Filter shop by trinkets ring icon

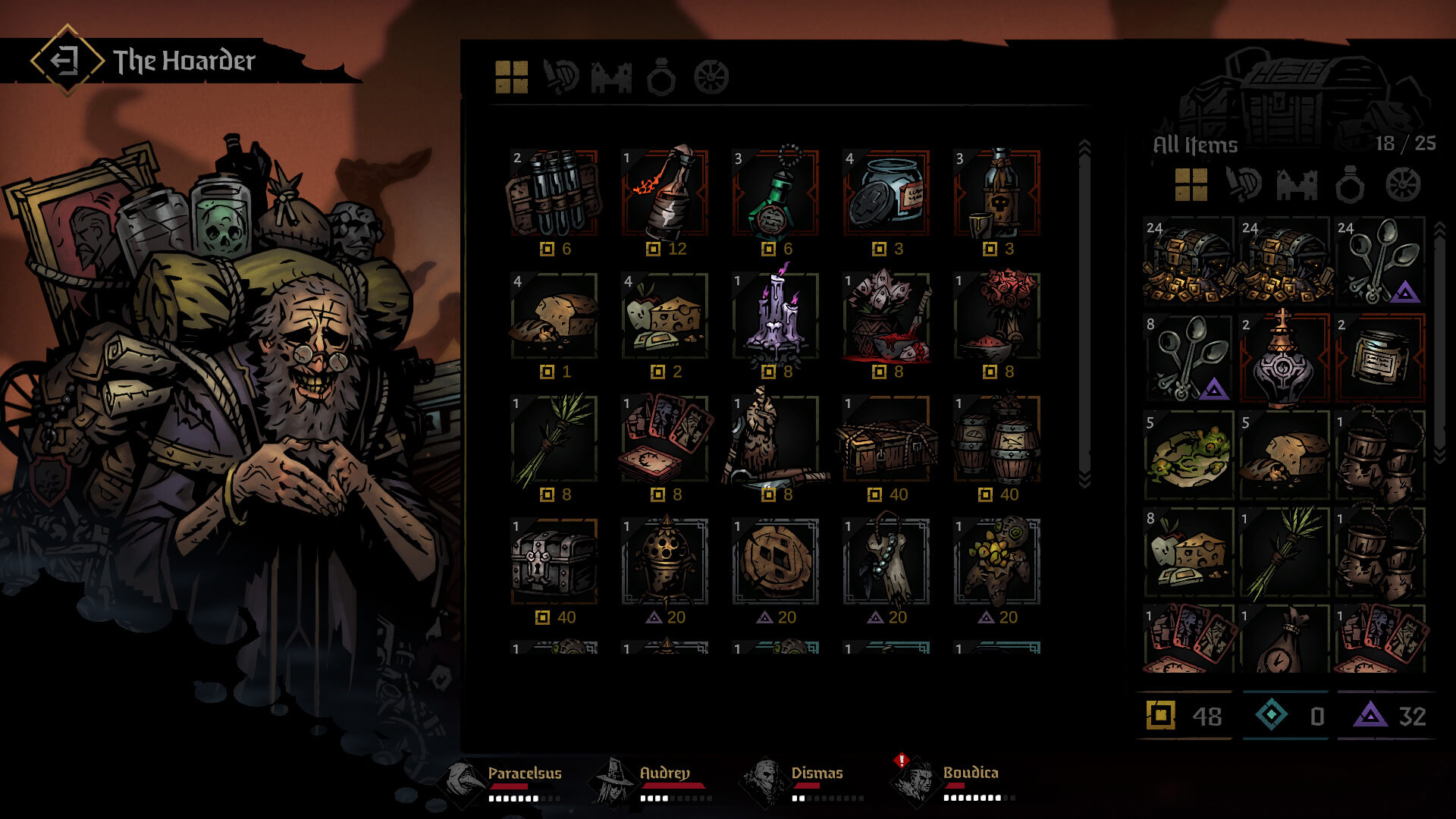coord(661,77)
